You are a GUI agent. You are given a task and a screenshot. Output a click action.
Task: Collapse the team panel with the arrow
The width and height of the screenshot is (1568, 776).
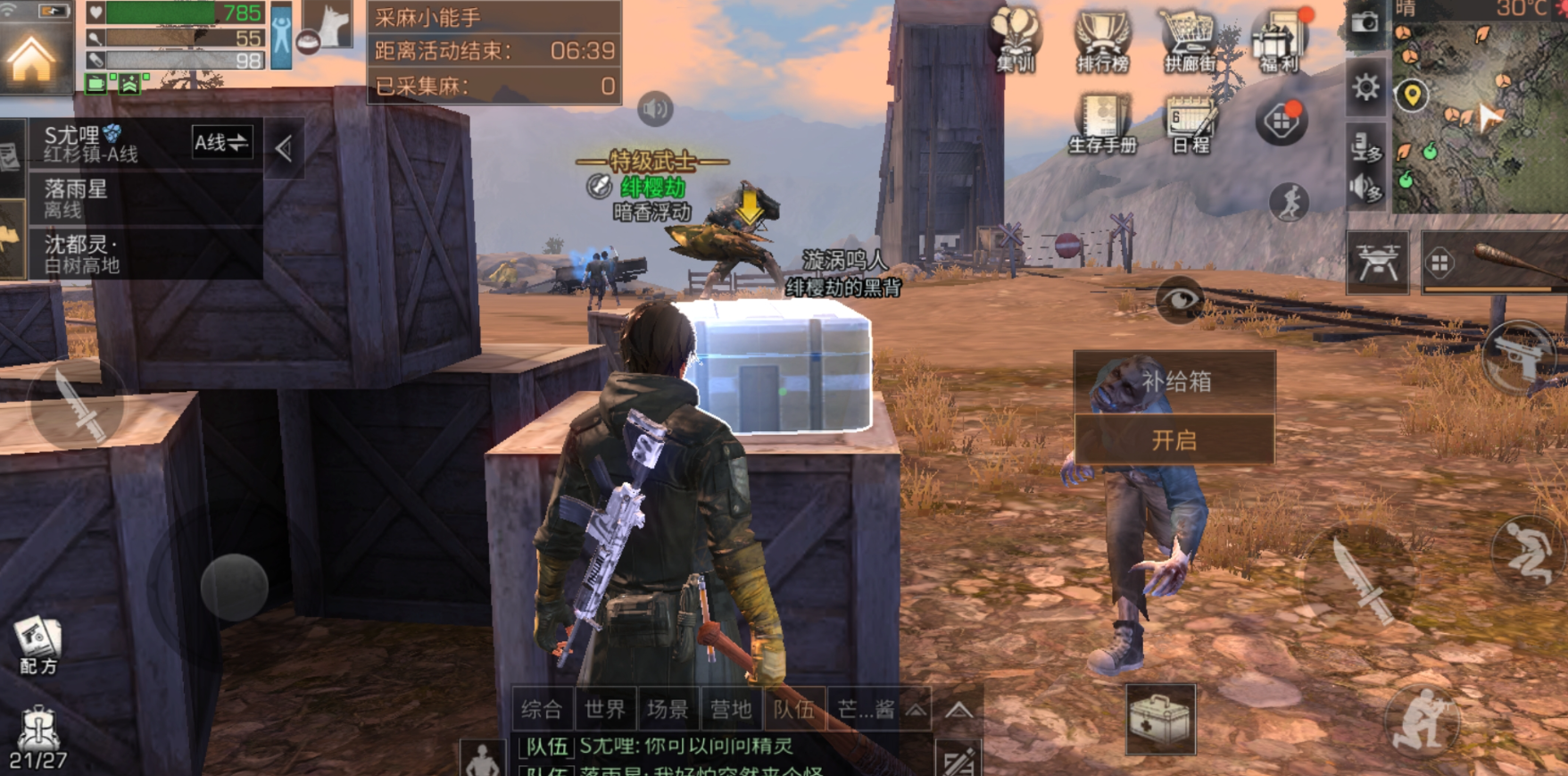(x=284, y=148)
